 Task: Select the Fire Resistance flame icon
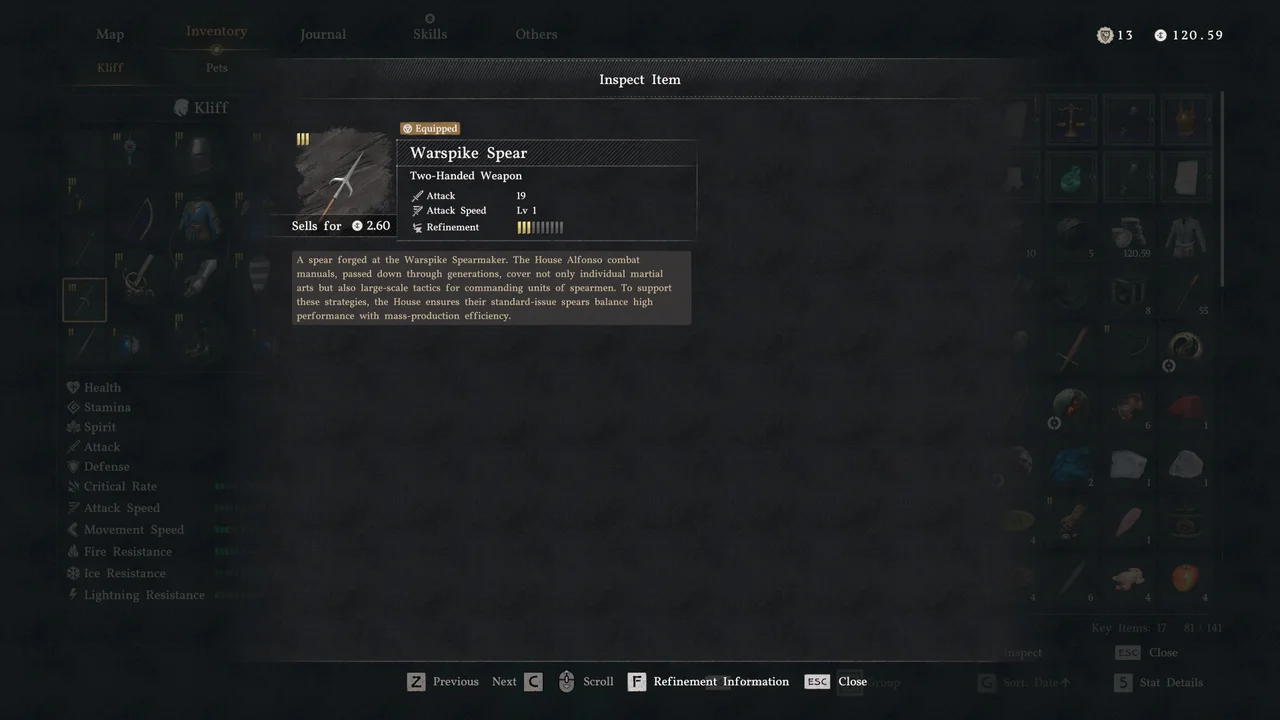71,551
